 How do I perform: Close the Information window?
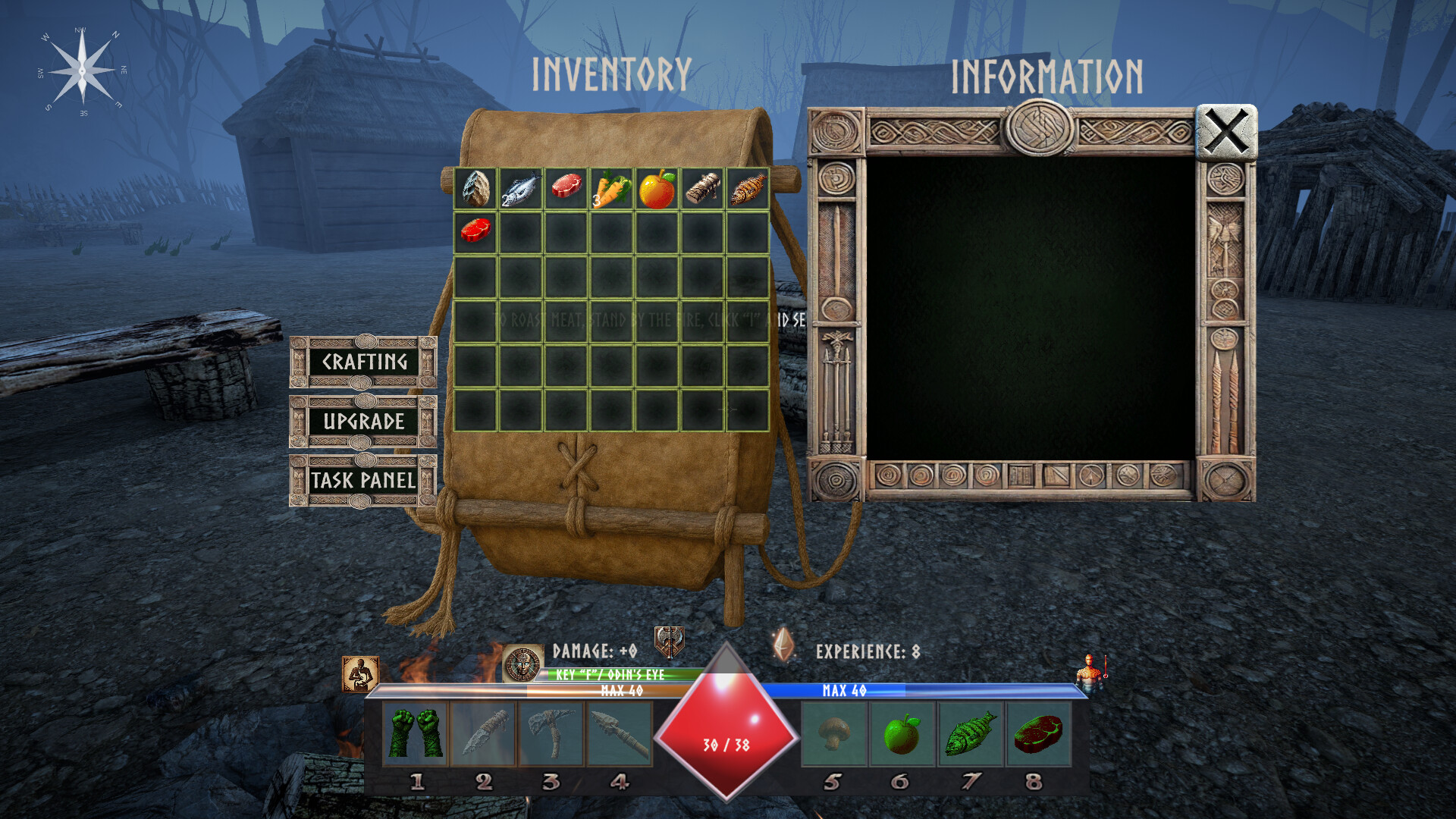tap(1225, 133)
